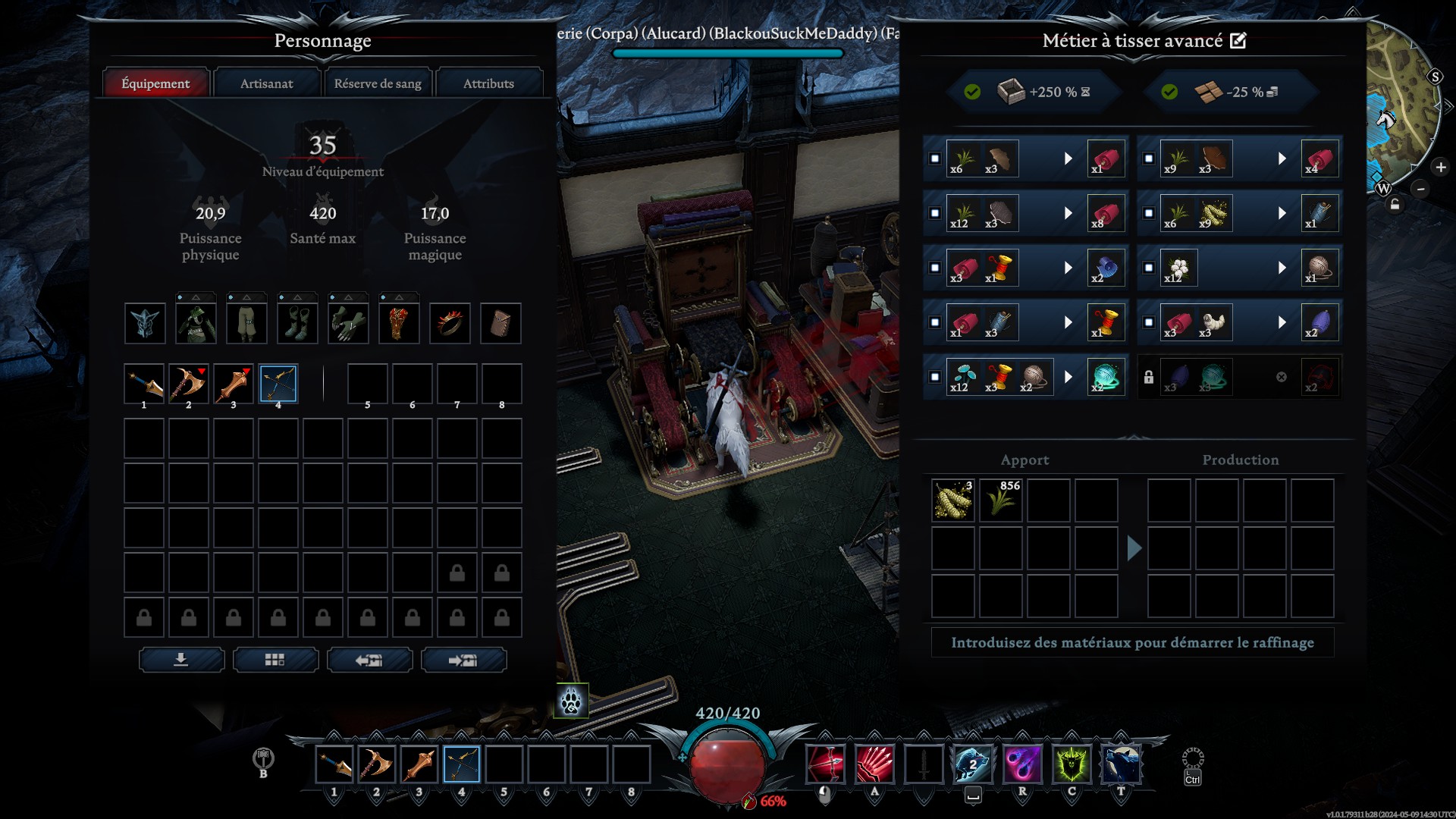
Task: Select the green demon ability on C
Action: coord(1072,764)
